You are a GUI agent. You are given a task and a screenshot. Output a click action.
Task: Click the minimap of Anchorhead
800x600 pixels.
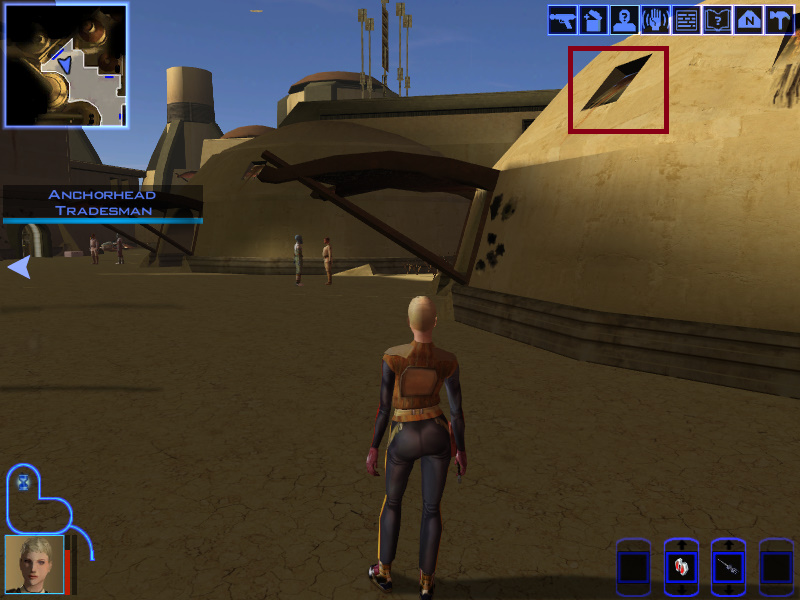point(66,66)
